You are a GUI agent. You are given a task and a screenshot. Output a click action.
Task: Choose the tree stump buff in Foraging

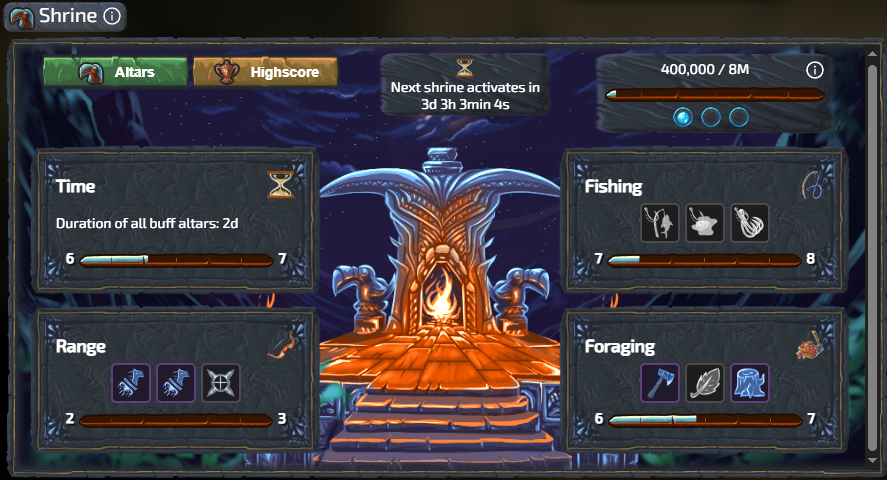click(x=750, y=382)
